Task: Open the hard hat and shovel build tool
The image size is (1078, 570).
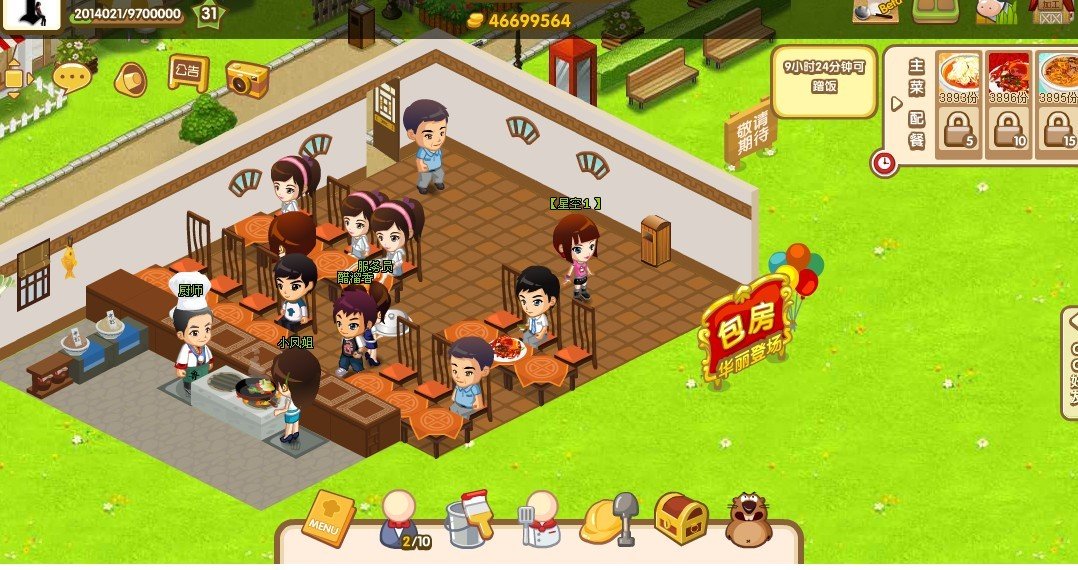Action: coord(609,518)
